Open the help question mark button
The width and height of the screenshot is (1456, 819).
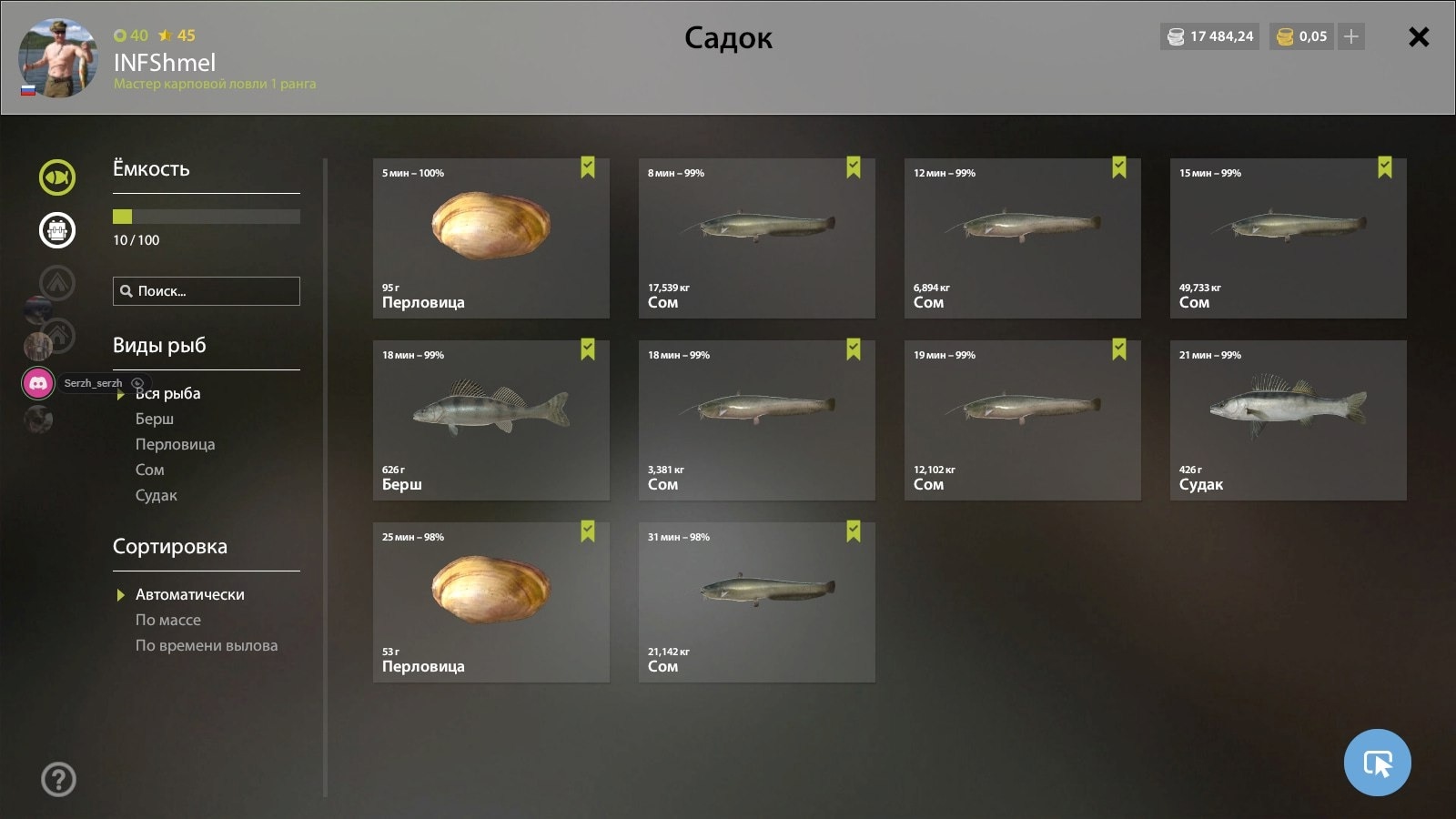[x=58, y=779]
